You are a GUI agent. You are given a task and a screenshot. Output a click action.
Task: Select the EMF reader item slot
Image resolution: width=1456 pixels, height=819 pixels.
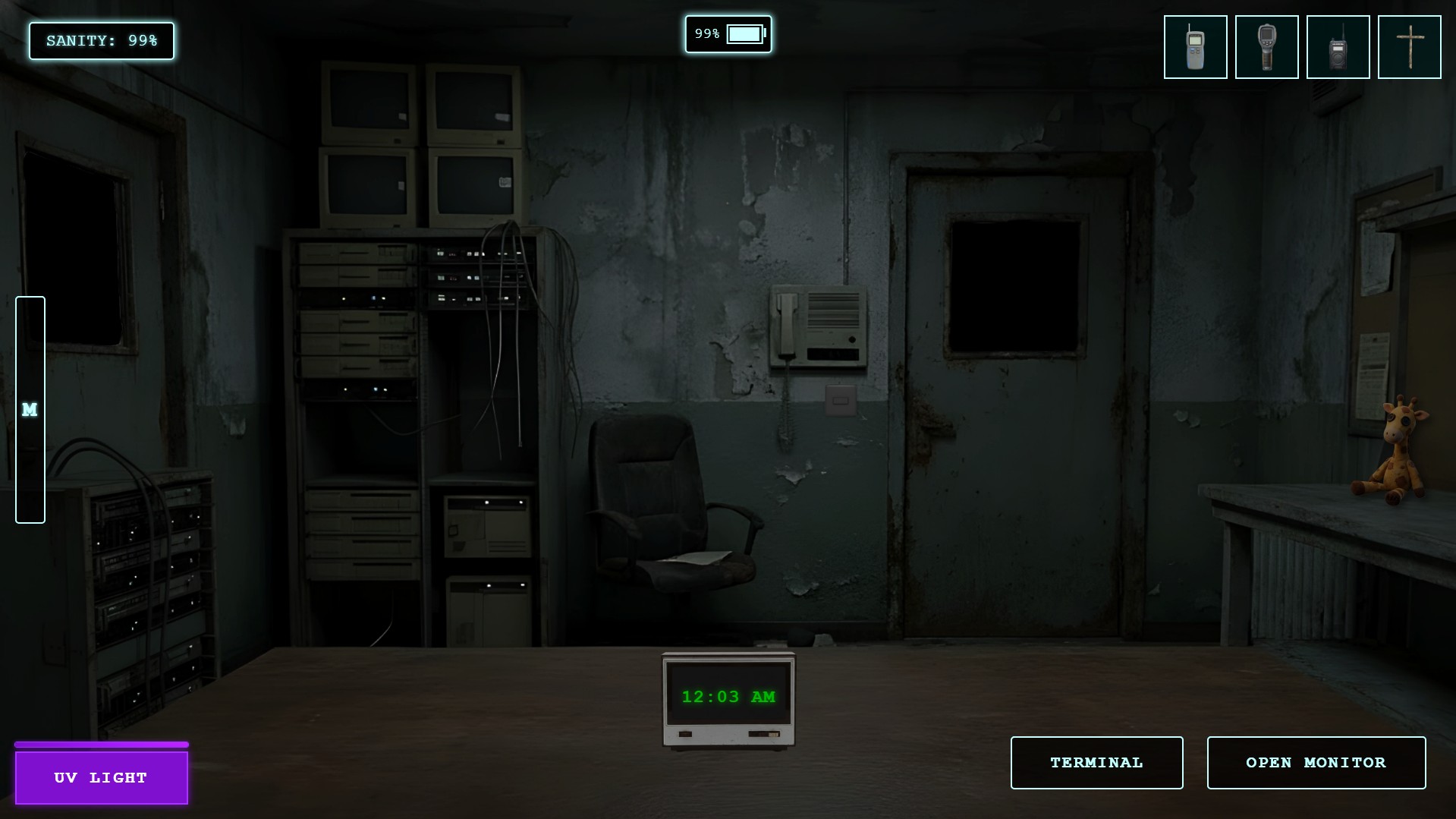pyautogui.click(x=1195, y=47)
